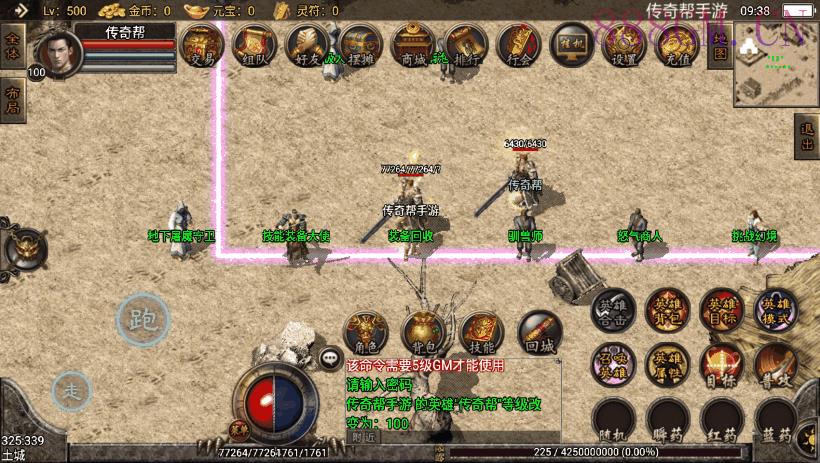Show the 好友 friends list
Viewport: 820px width, 463px height.
pos(306,45)
